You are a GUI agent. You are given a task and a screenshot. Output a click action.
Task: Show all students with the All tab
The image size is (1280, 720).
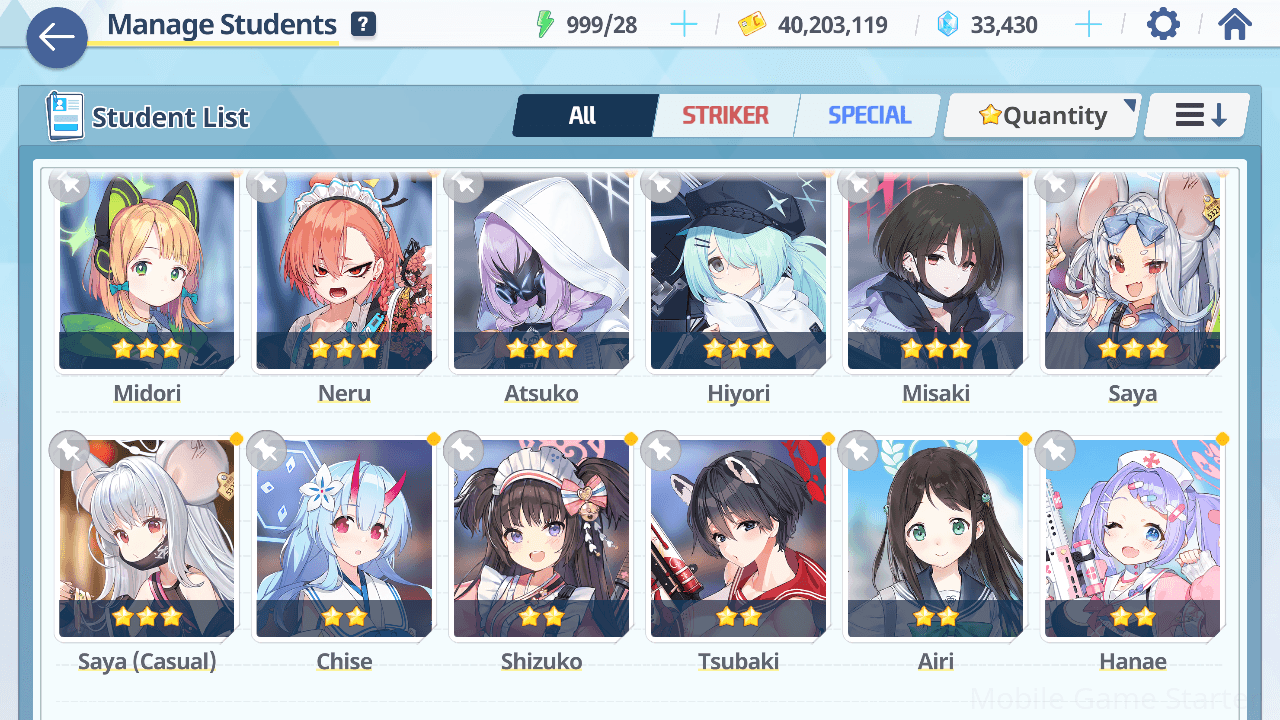point(583,116)
